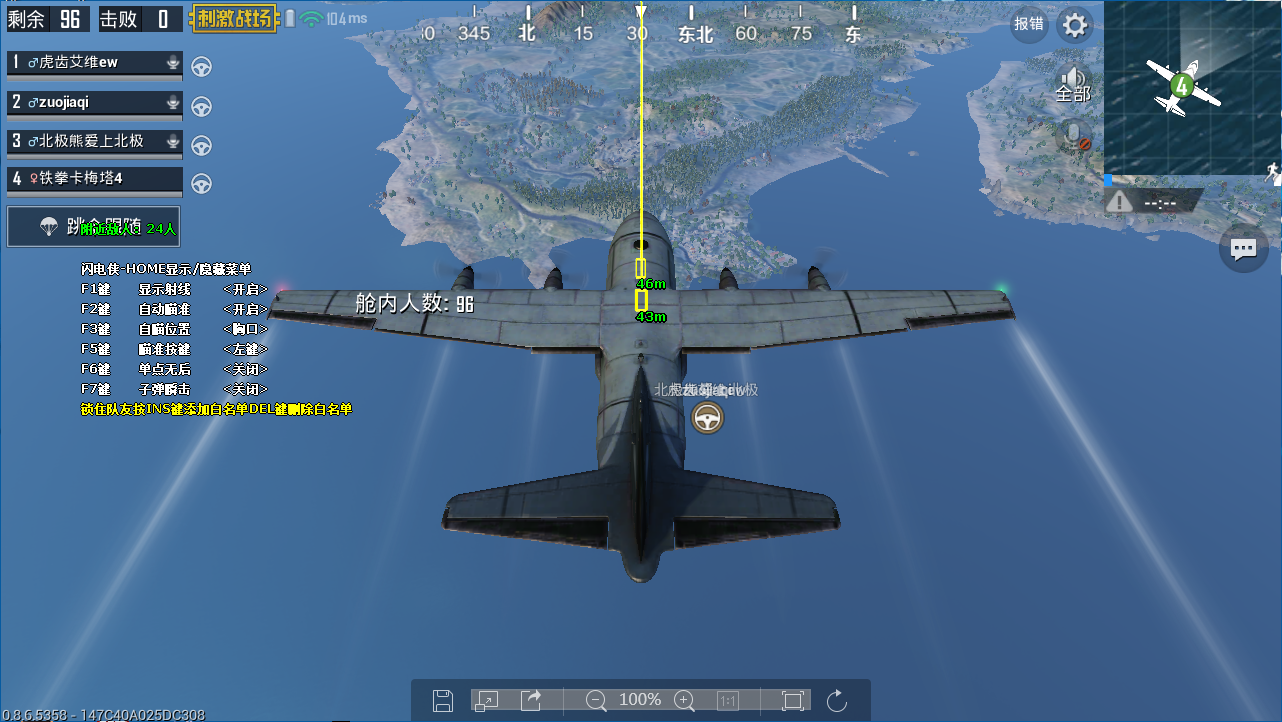Open chat with the speech bubble icon
The height and width of the screenshot is (722, 1282).
pos(1243,249)
